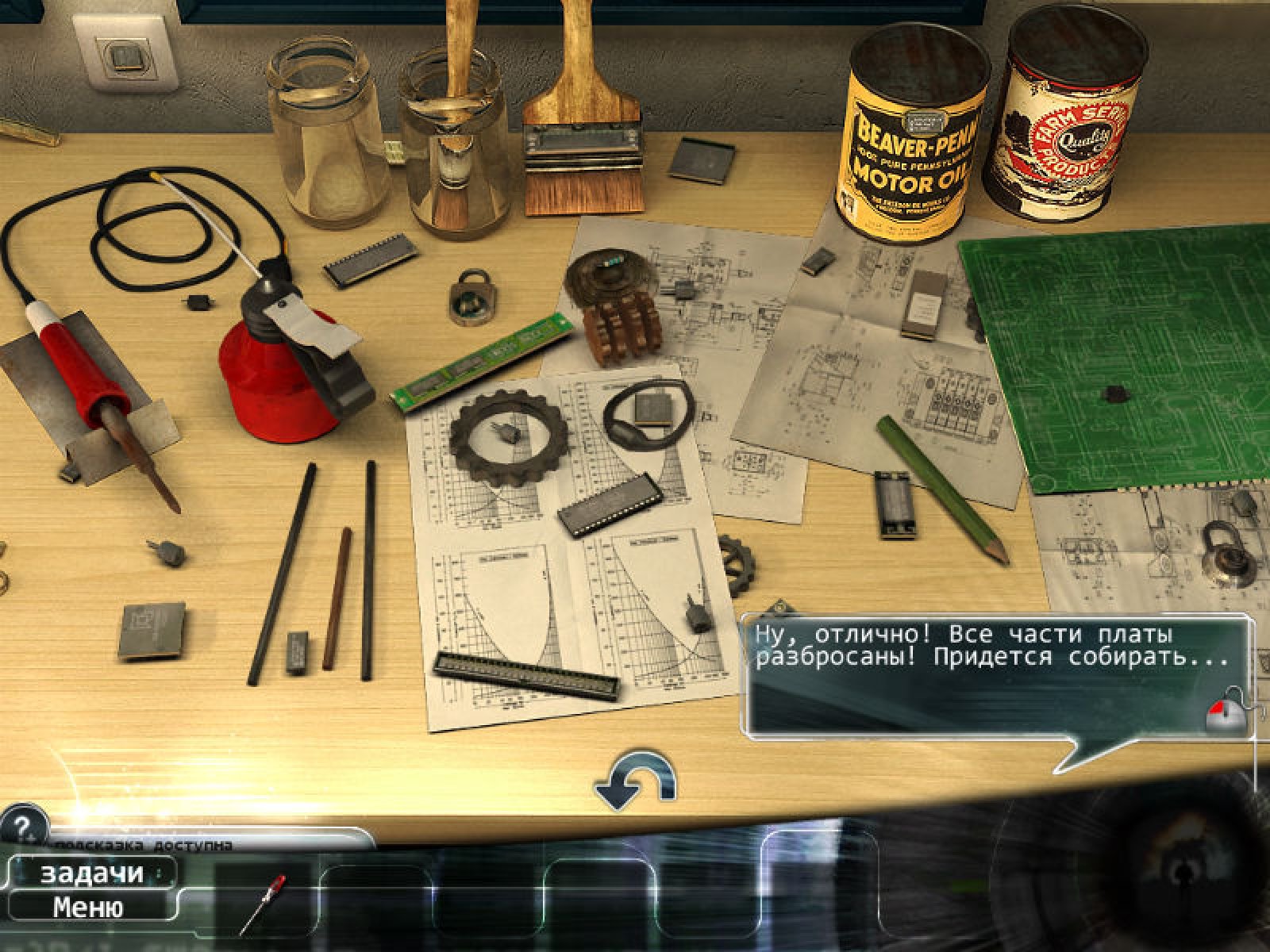Select the screwdriver inventory slot
This screenshot has height=952, width=1270.
click(264, 902)
